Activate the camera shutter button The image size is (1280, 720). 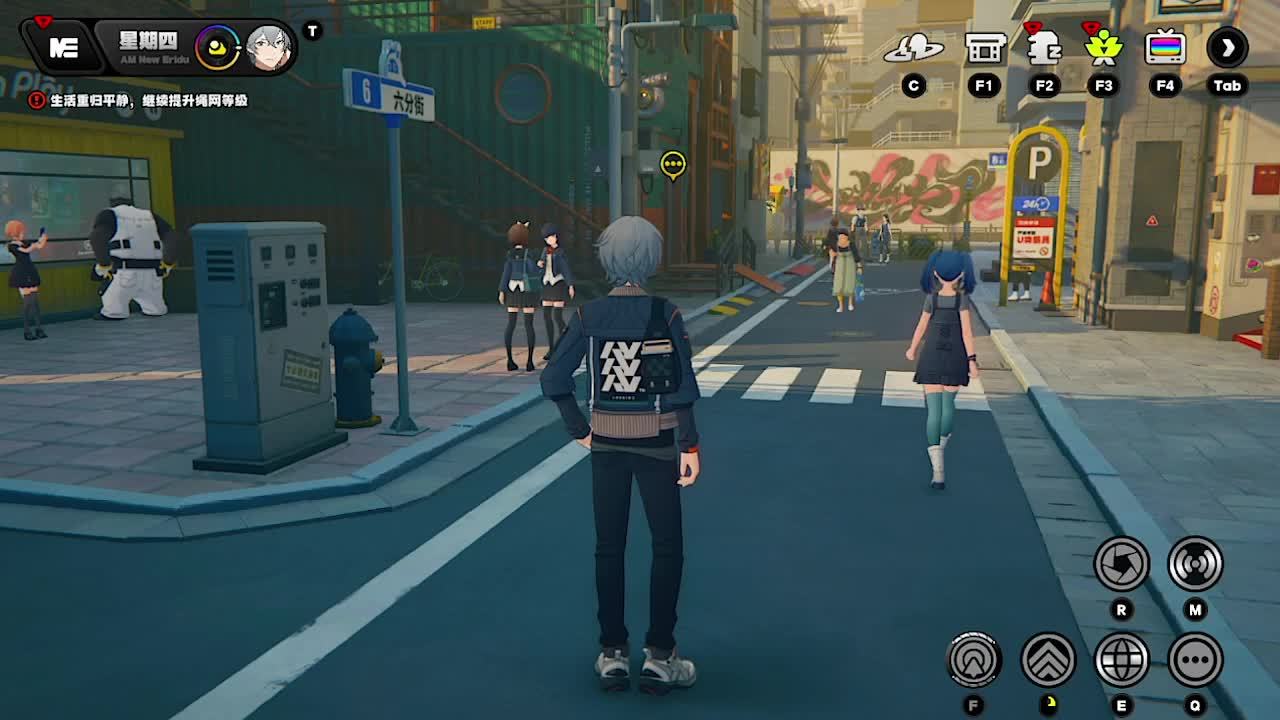(x=1121, y=564)
